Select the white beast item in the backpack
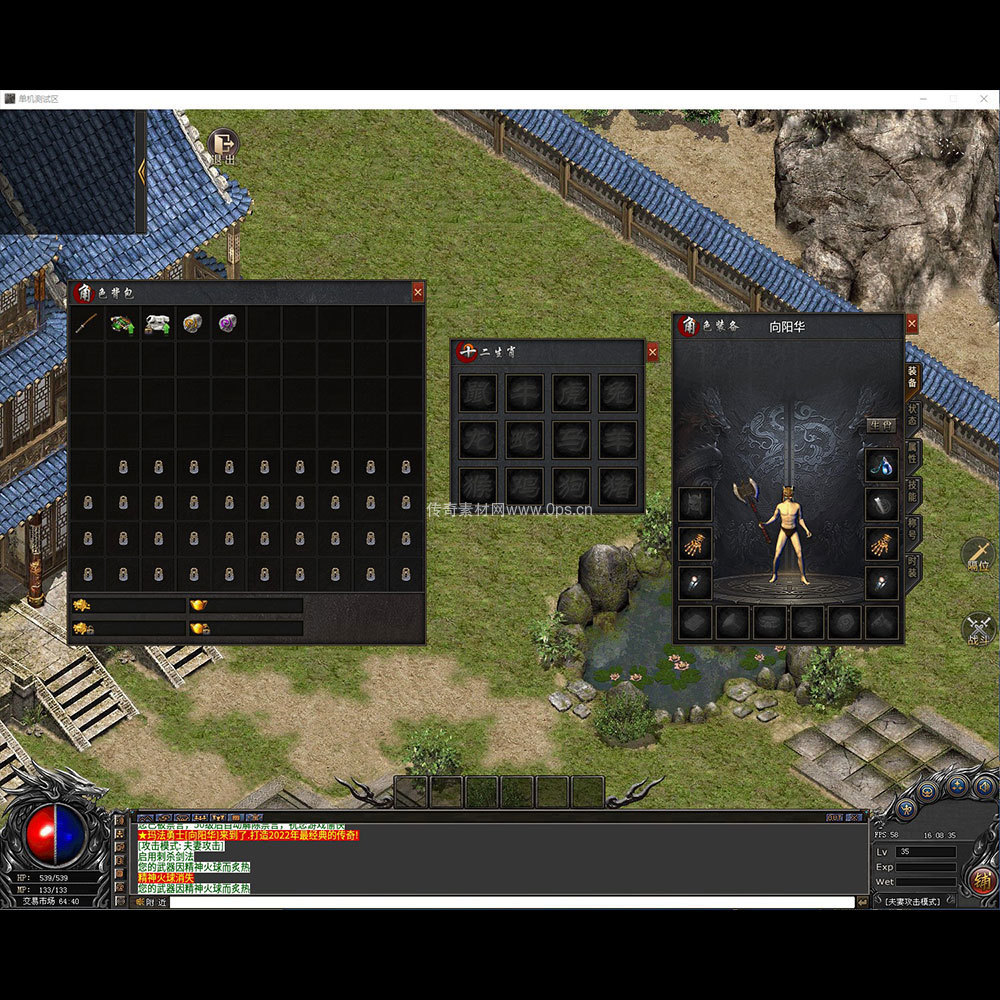The height and width of the screenshot is (1000, 1000). pos(157,324)
